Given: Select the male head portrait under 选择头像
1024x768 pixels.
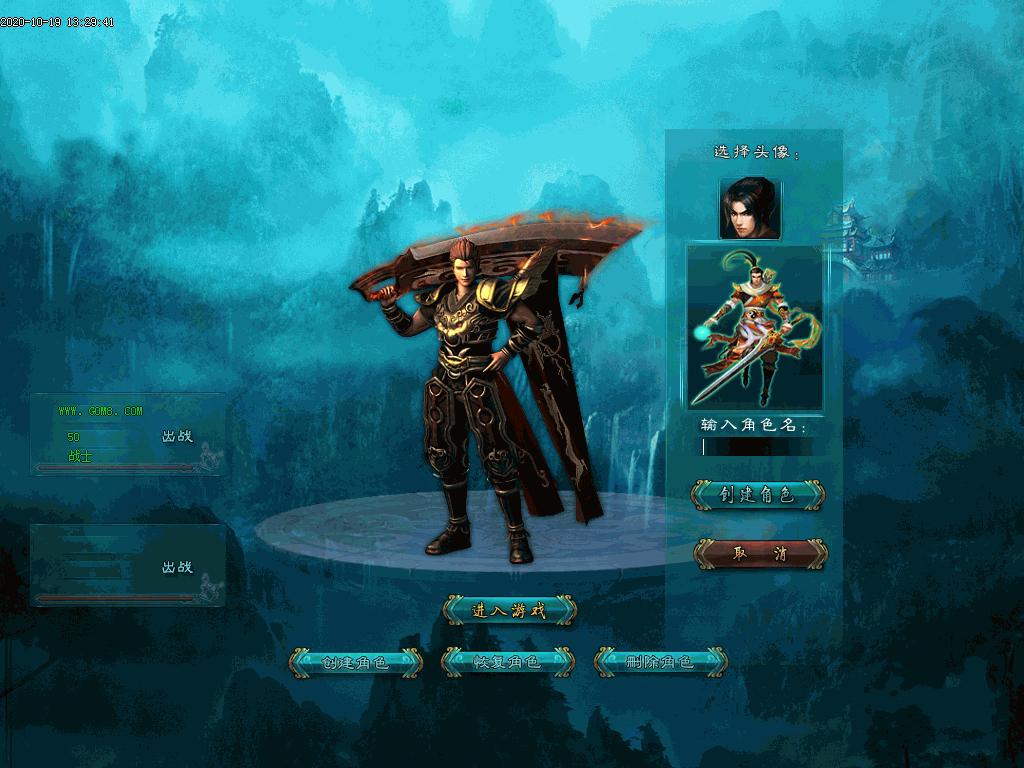Looking at the screenshot, I should pyautogui.click(x=750, y=209).
